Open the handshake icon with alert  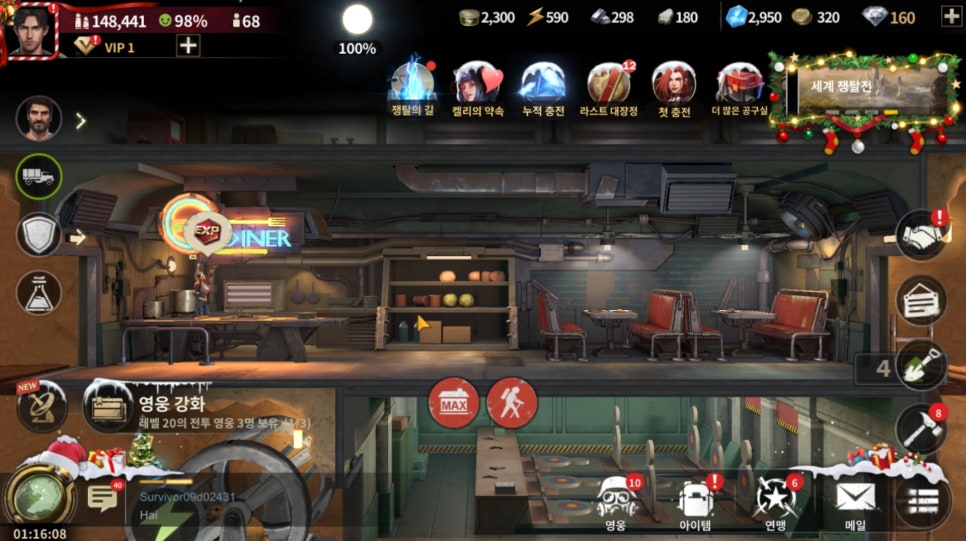point(920,236)
